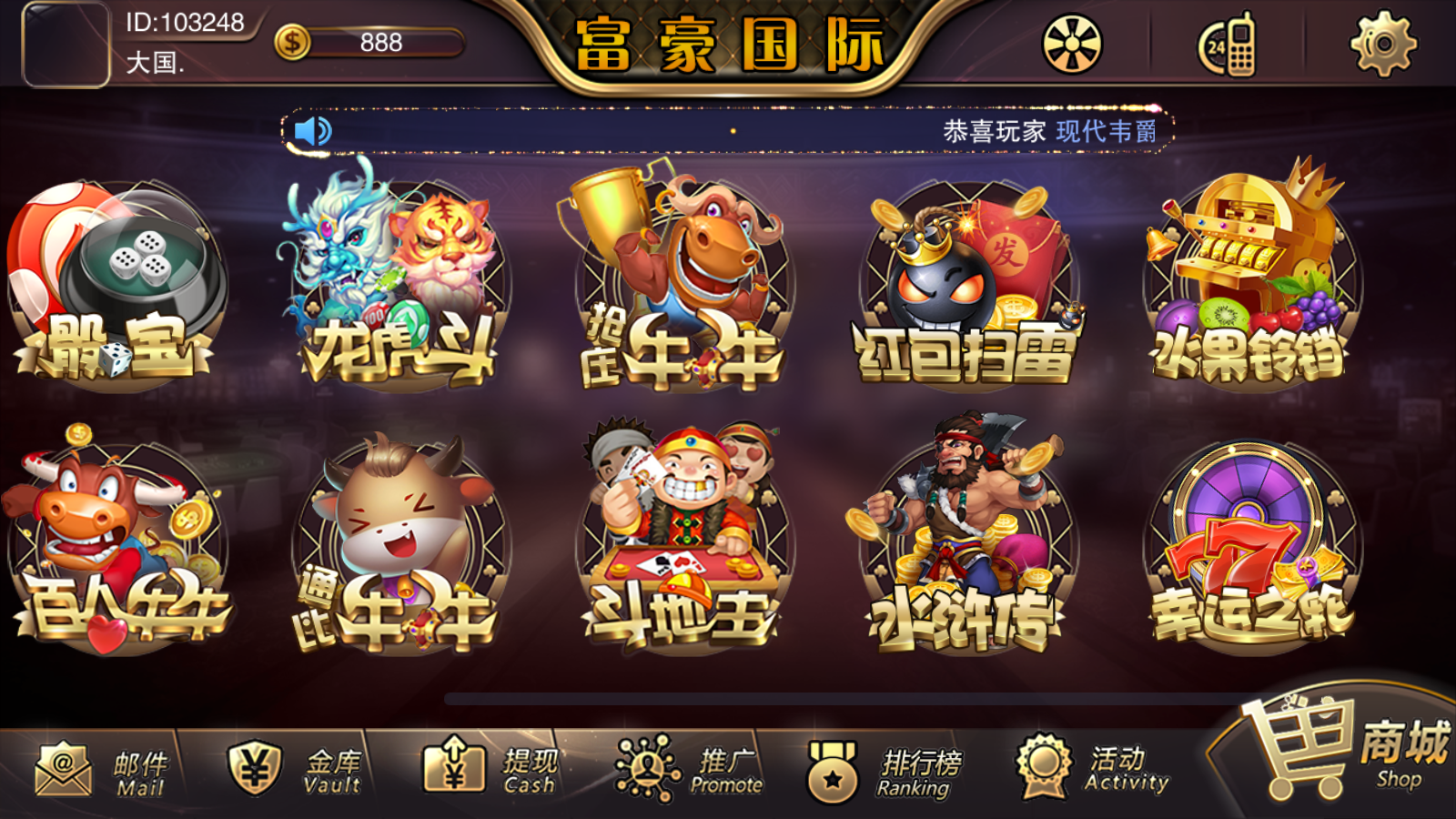Open the 通比牛牛 game tile

click(x=399, y=546)
